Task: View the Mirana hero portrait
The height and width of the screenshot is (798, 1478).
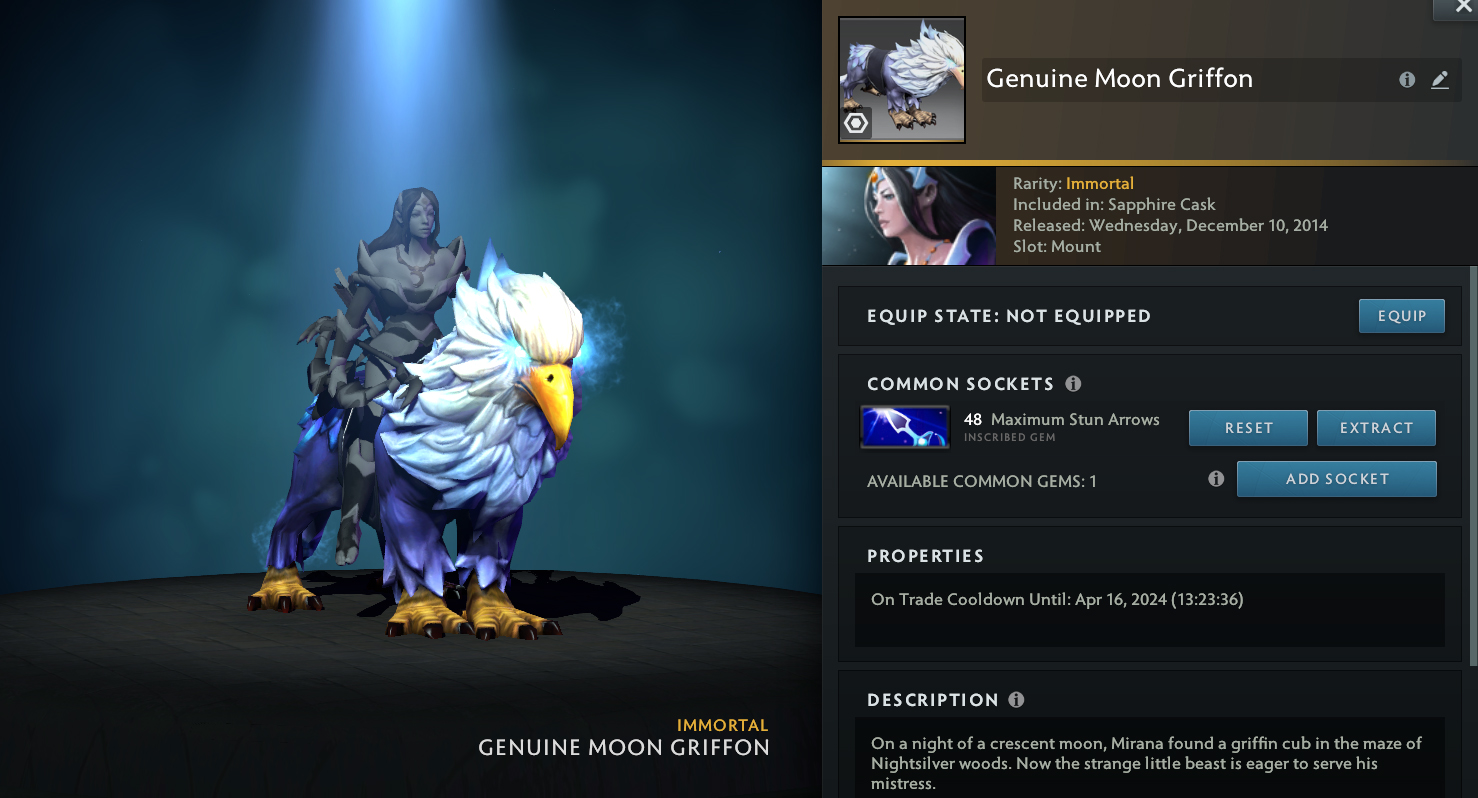Action: click(x=908, y=216)
